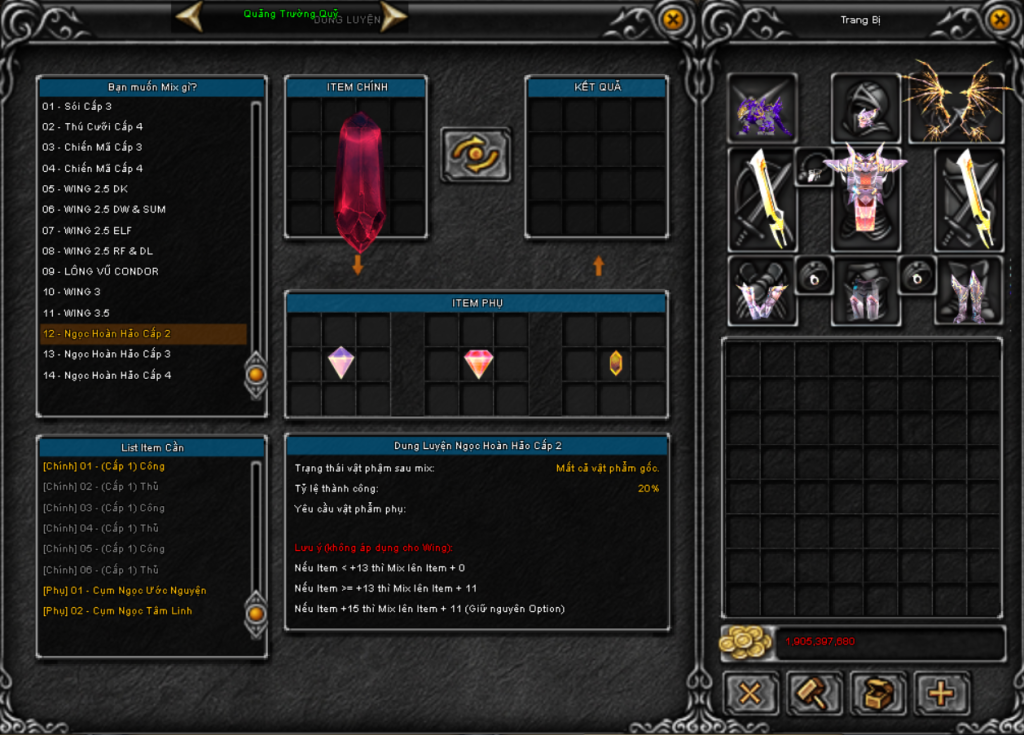Select the equipped helmet slot
Viewport: 1024px width, 735px height.
click(865, 106)
